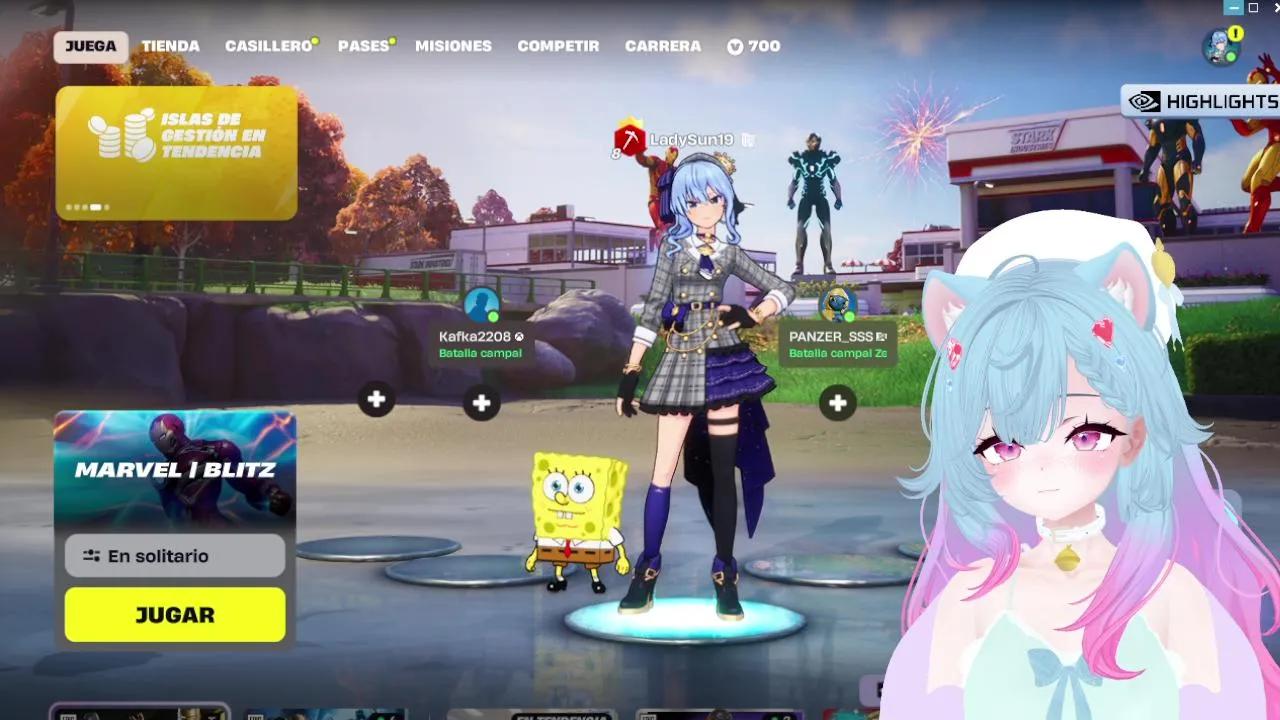Open the MISIONES menu item
This screenshot has width=1280, height=720.
453,45
